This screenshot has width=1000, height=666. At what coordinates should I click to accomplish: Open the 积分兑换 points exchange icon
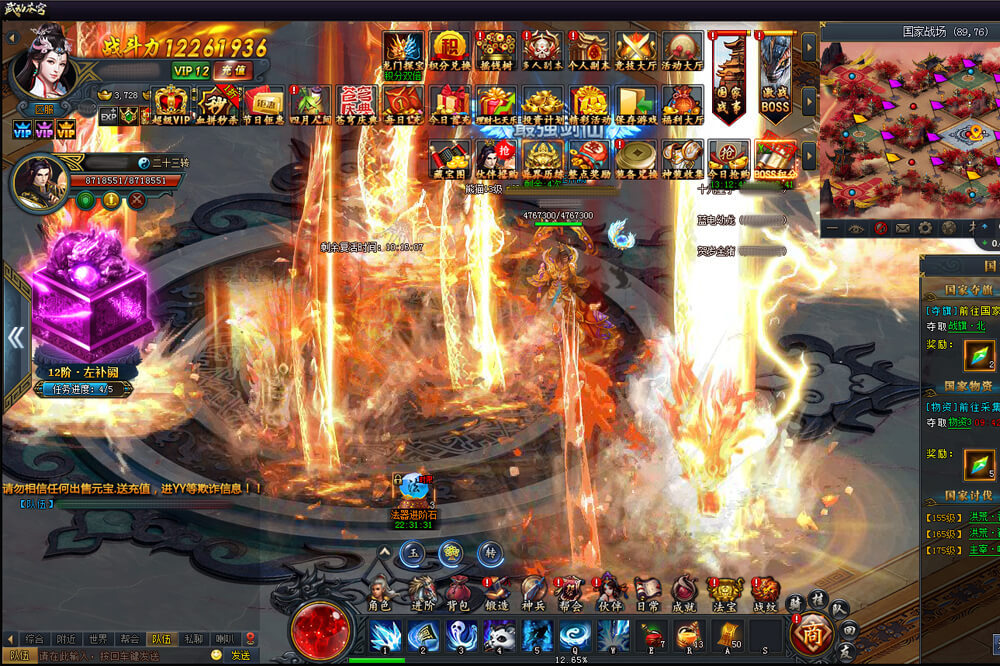coord(449,50)
